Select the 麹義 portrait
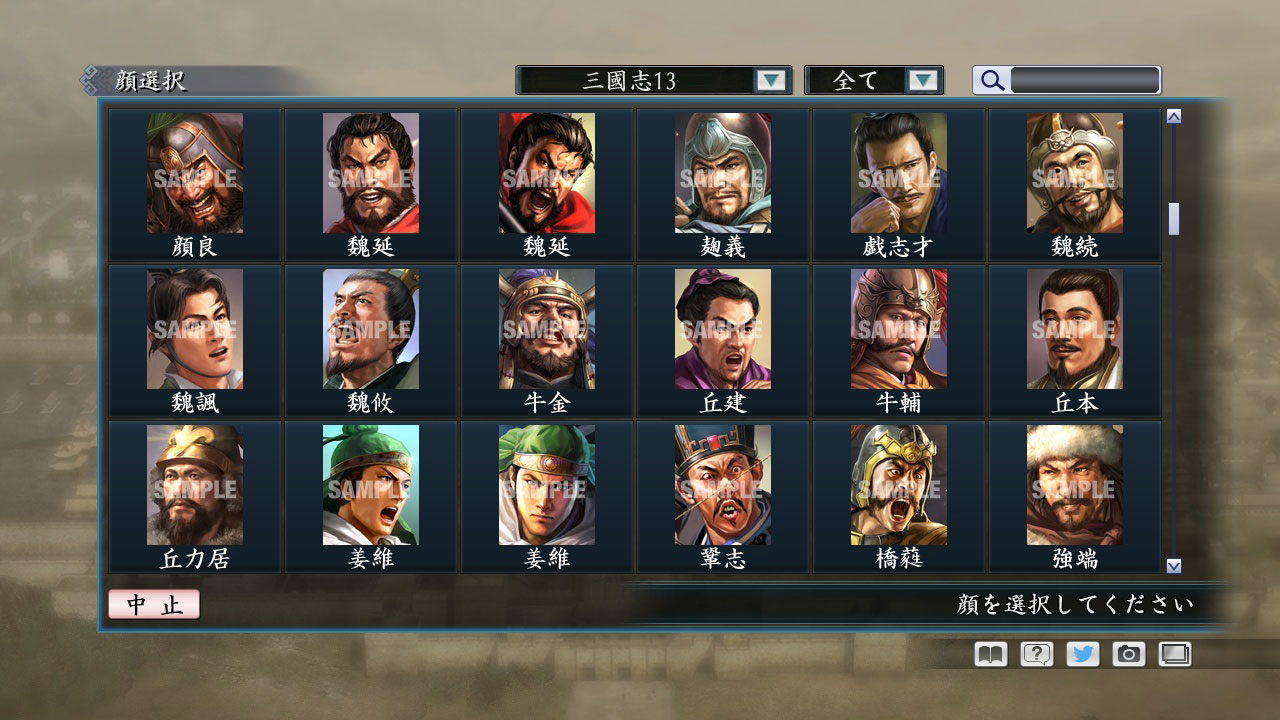1280x720 pixels. (723, 175)
